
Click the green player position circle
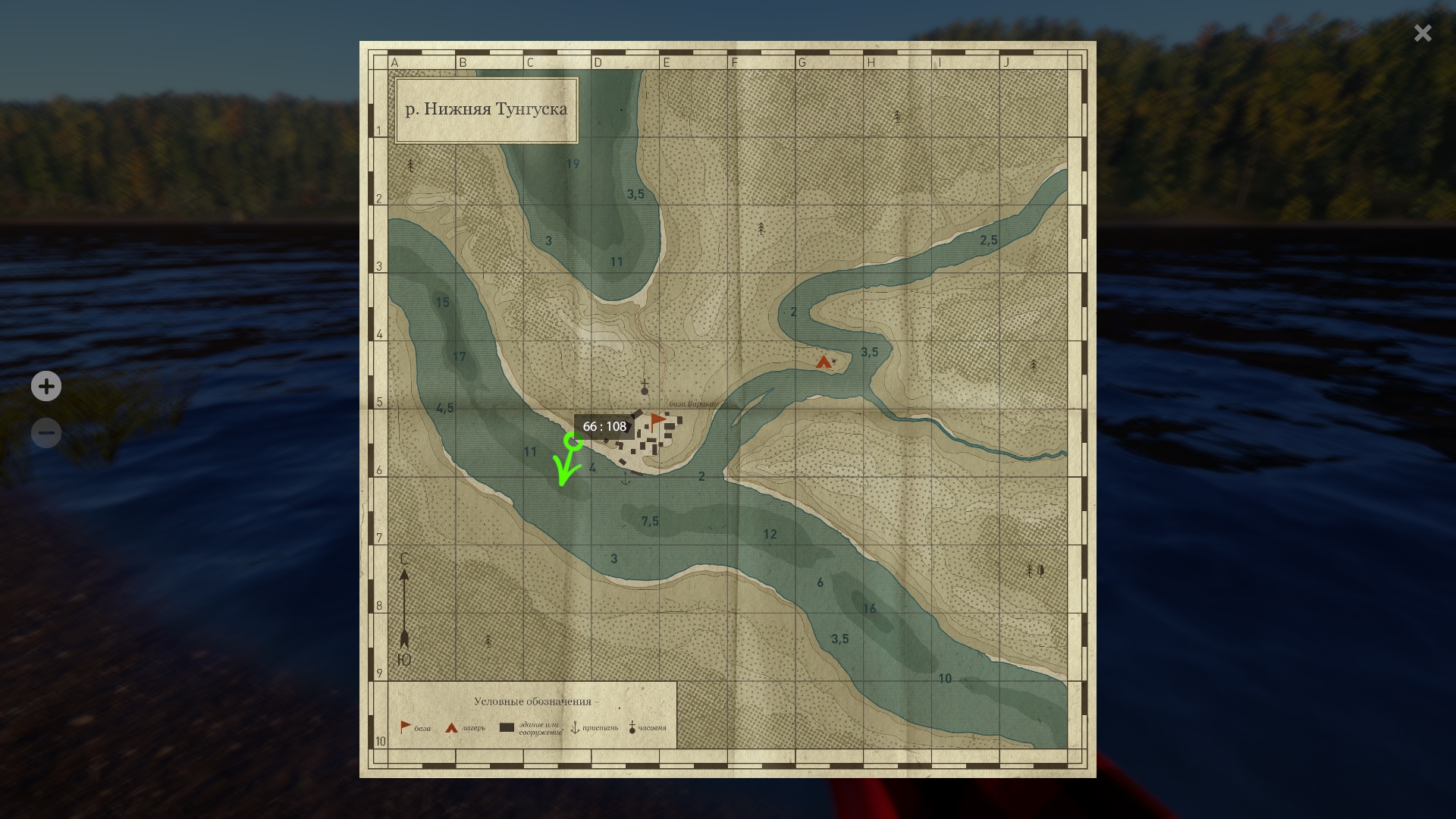click(x=573, y=441)
